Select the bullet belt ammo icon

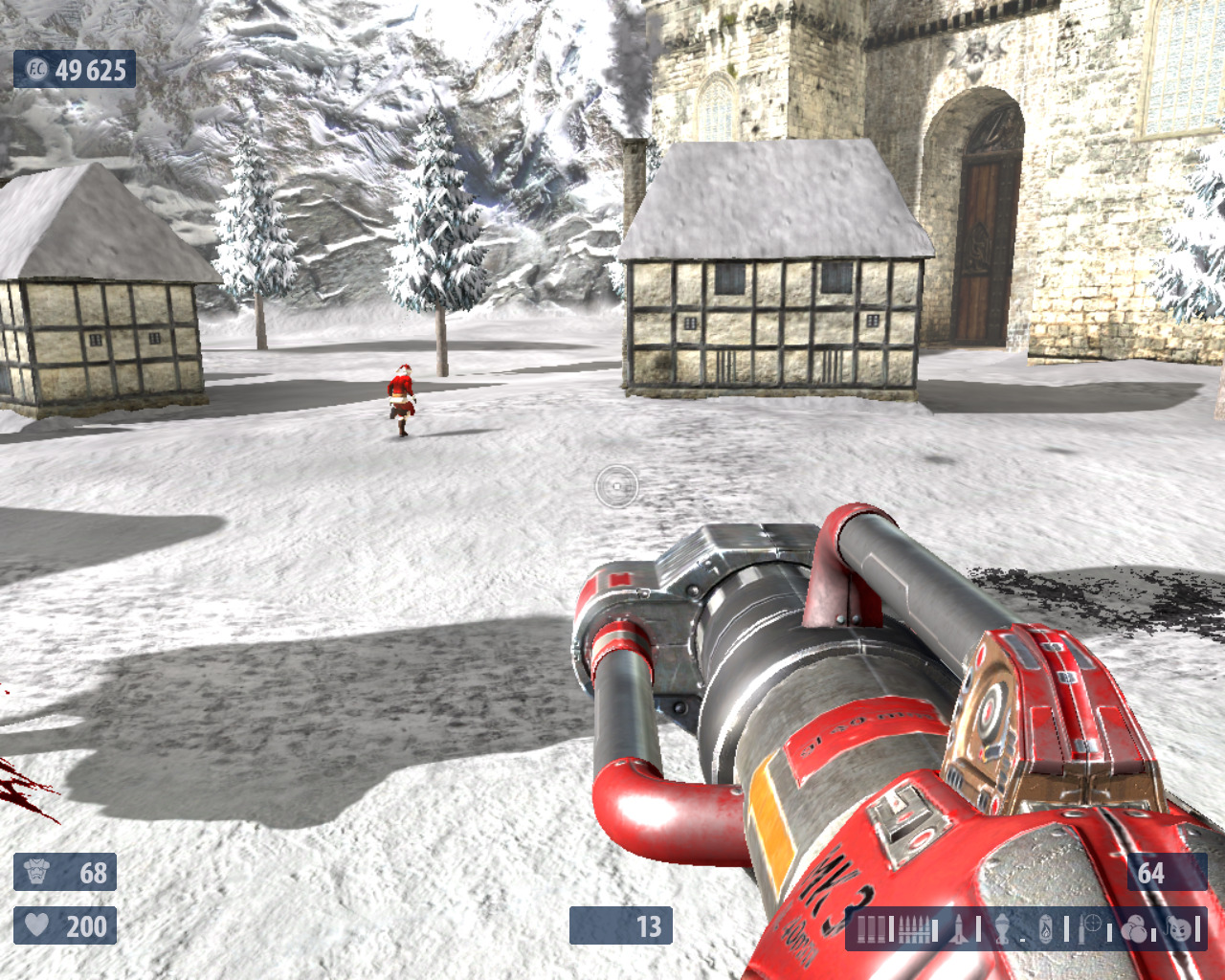point(915,928)
